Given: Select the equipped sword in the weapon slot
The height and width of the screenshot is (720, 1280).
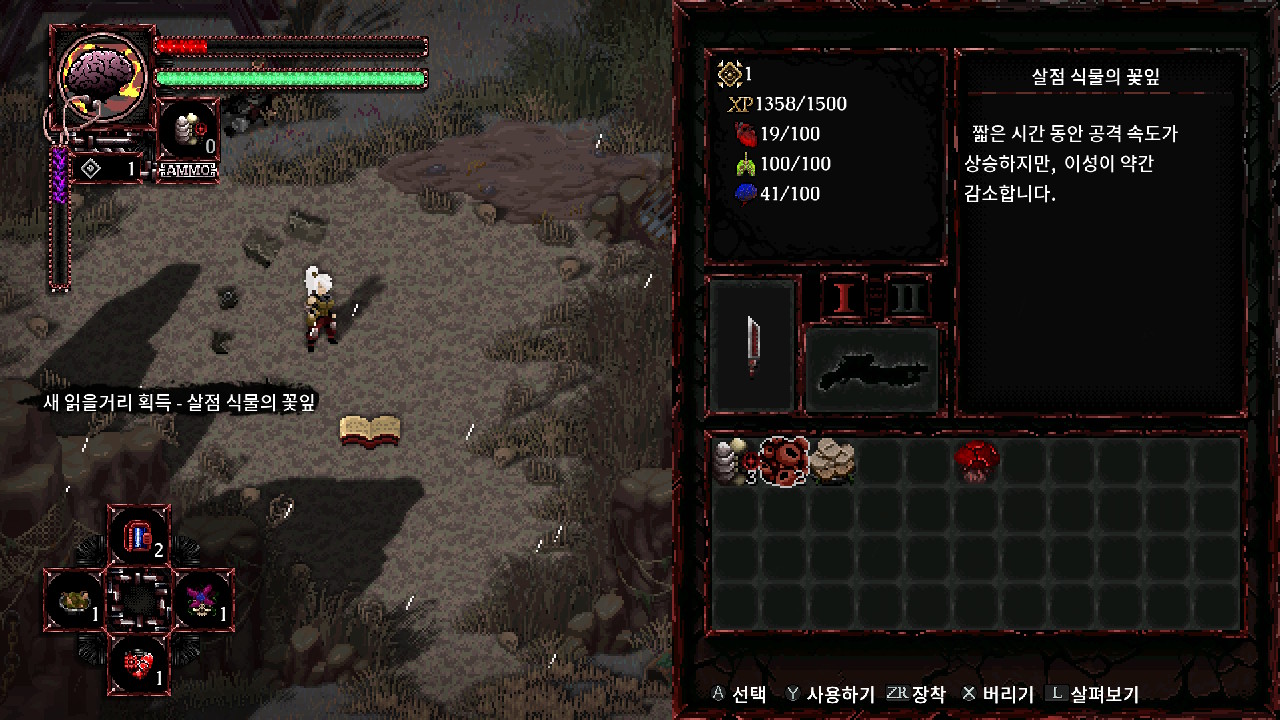Looking at the screenshot, I should click(x=752, y=345).
